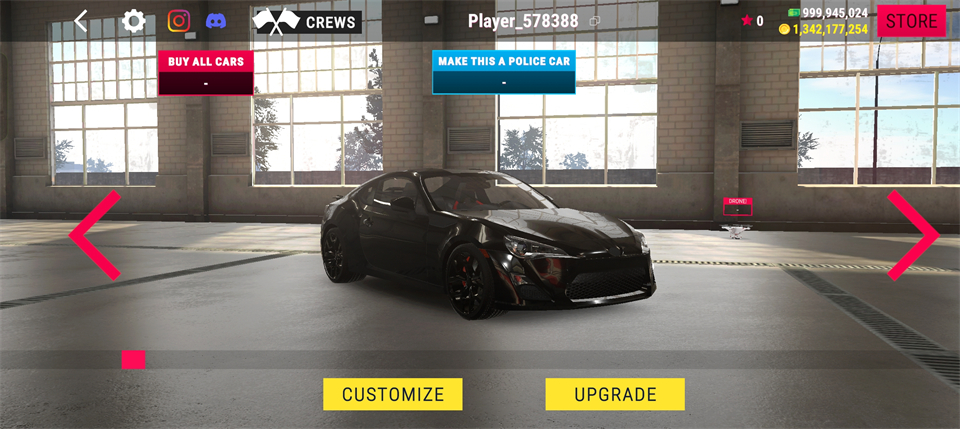Viewport: 960px width, 429px height.
Task: Copy the Player_578388 name icon
Action: pyautogui.click(x=595, y=21)
